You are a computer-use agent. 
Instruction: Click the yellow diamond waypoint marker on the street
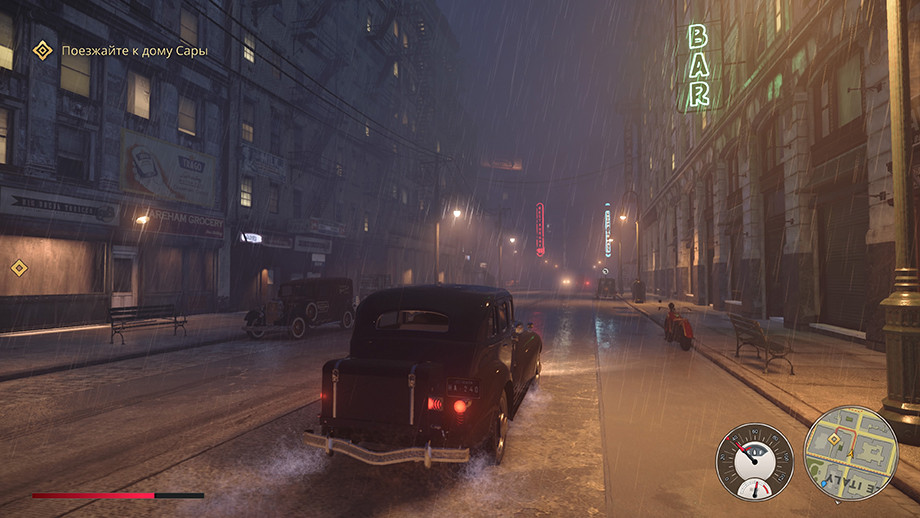pyautogui.click(x=18, y=267)
